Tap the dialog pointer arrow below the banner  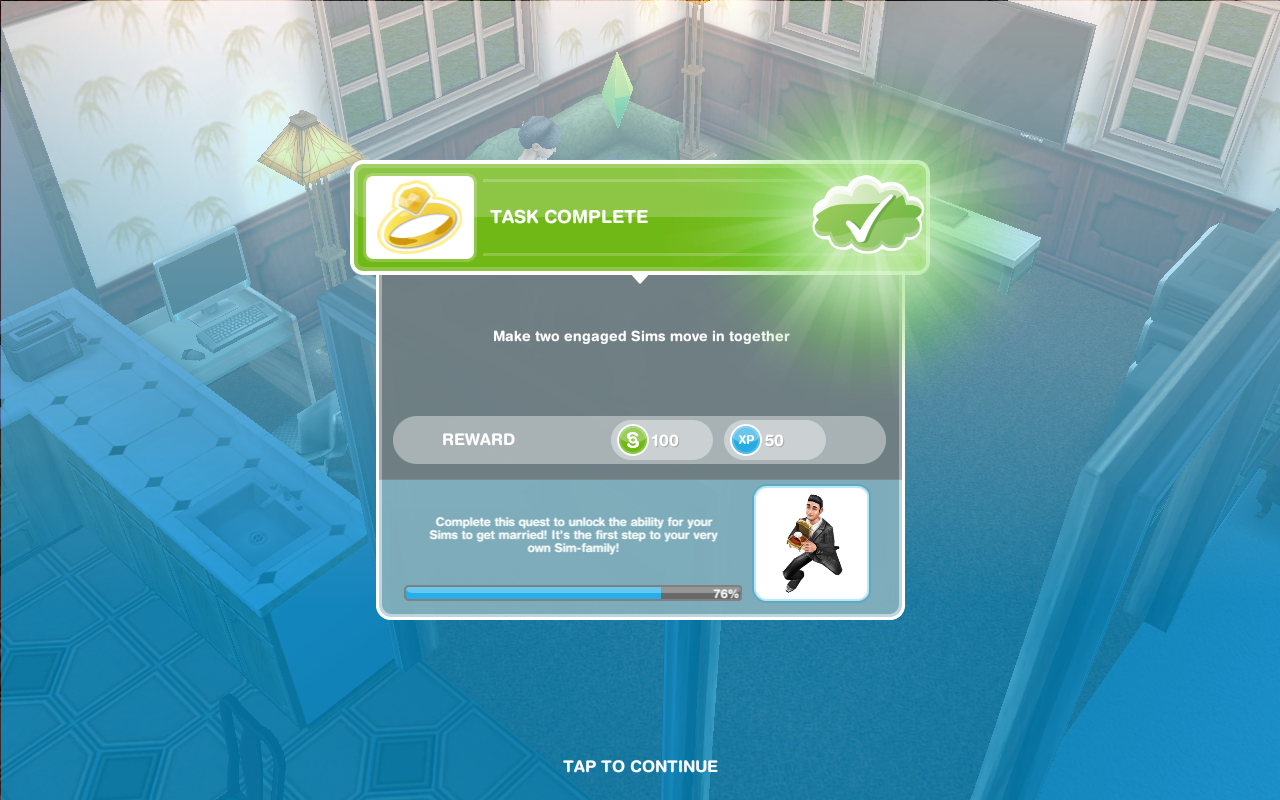tap(640, 280)
